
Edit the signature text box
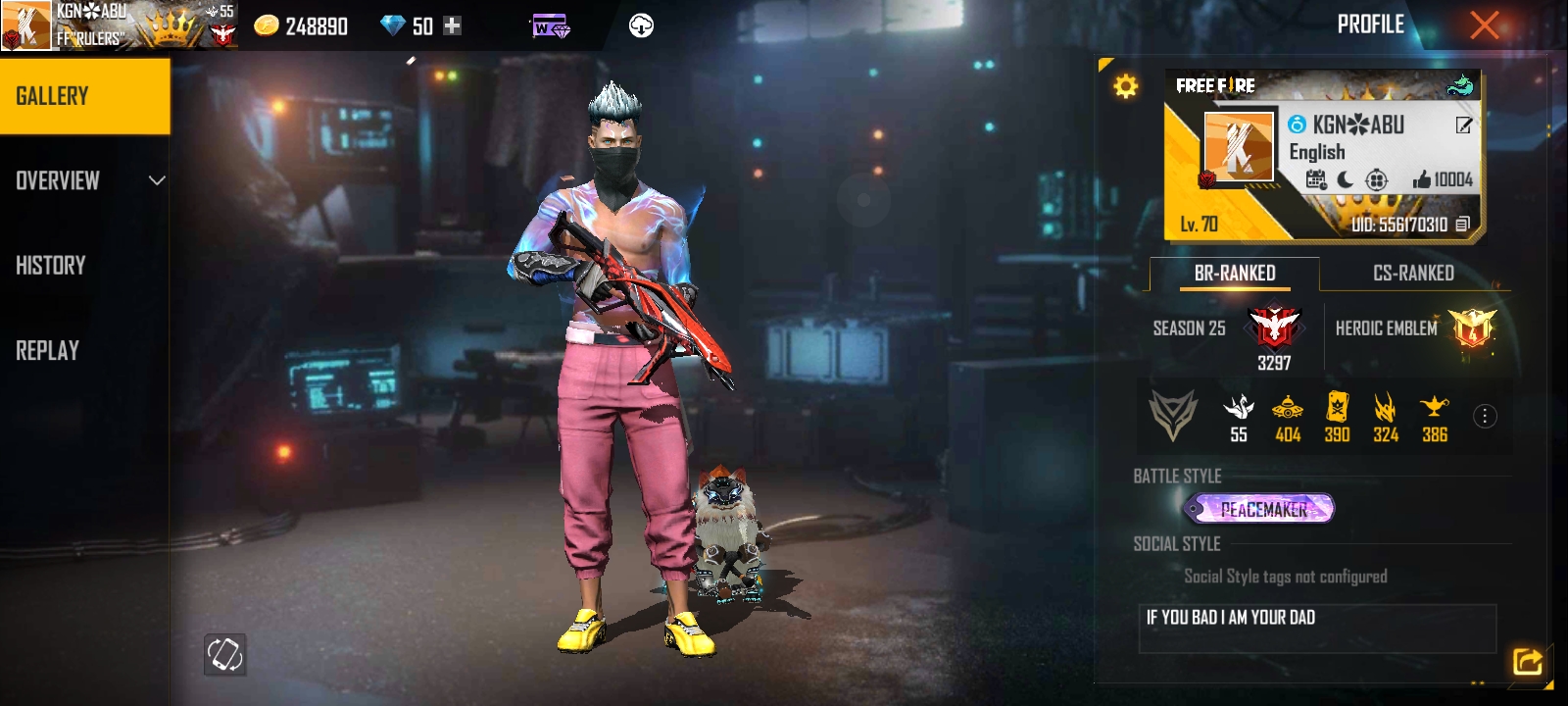point(1316,628)
